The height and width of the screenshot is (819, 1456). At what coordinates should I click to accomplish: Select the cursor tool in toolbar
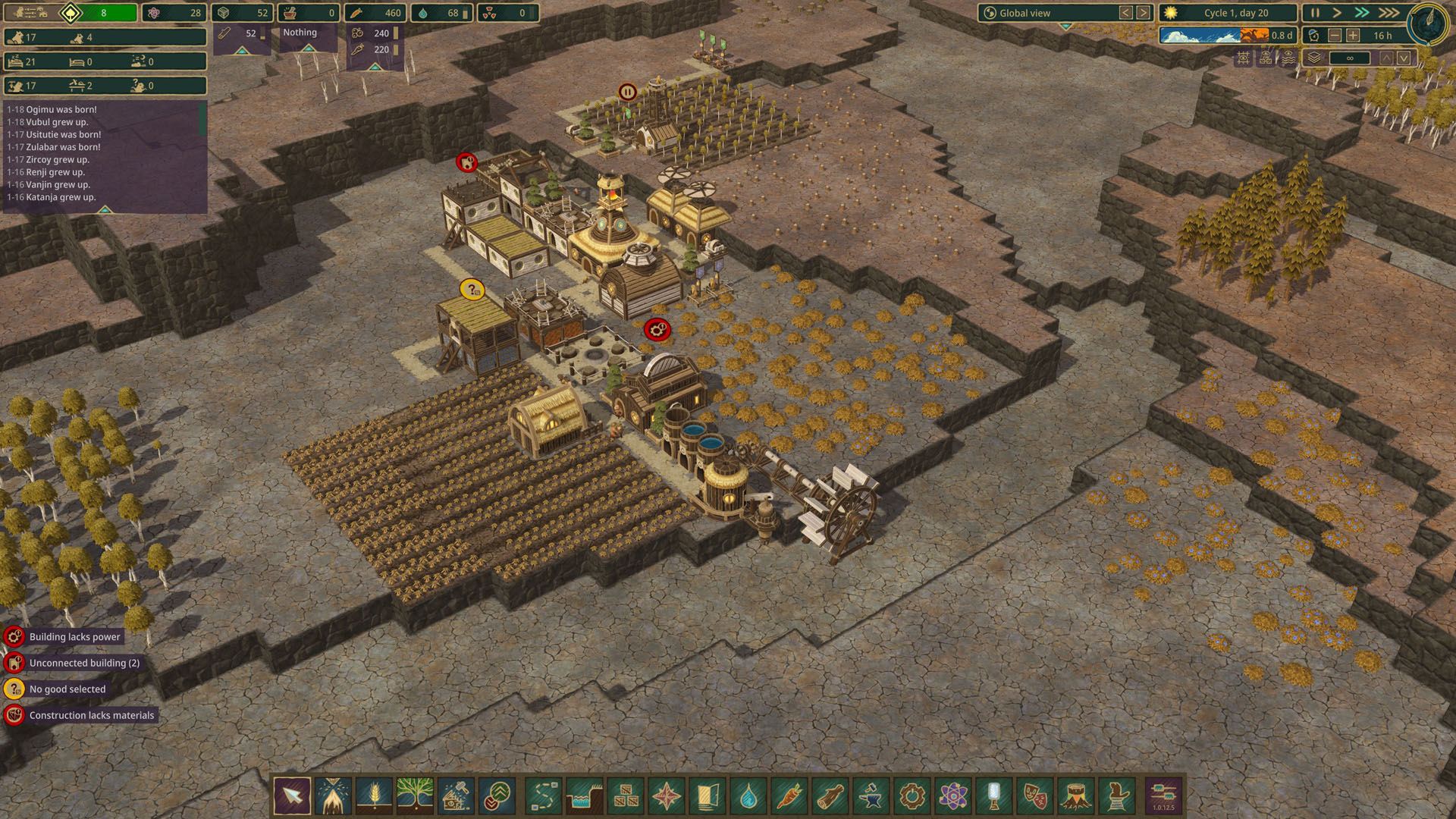tap(292, 796)
